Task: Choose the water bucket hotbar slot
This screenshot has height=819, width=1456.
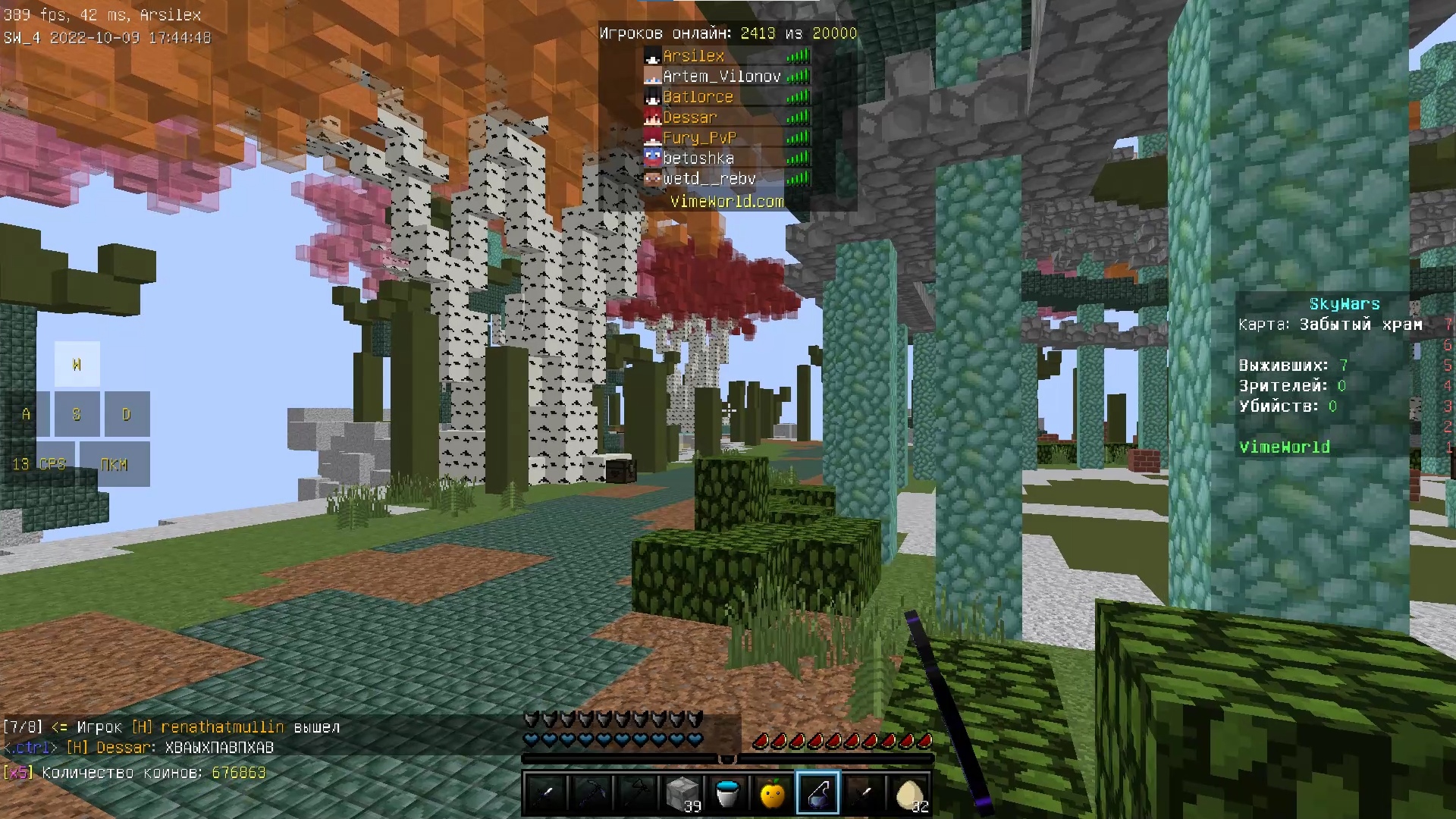Action: (x=727, y=793)
